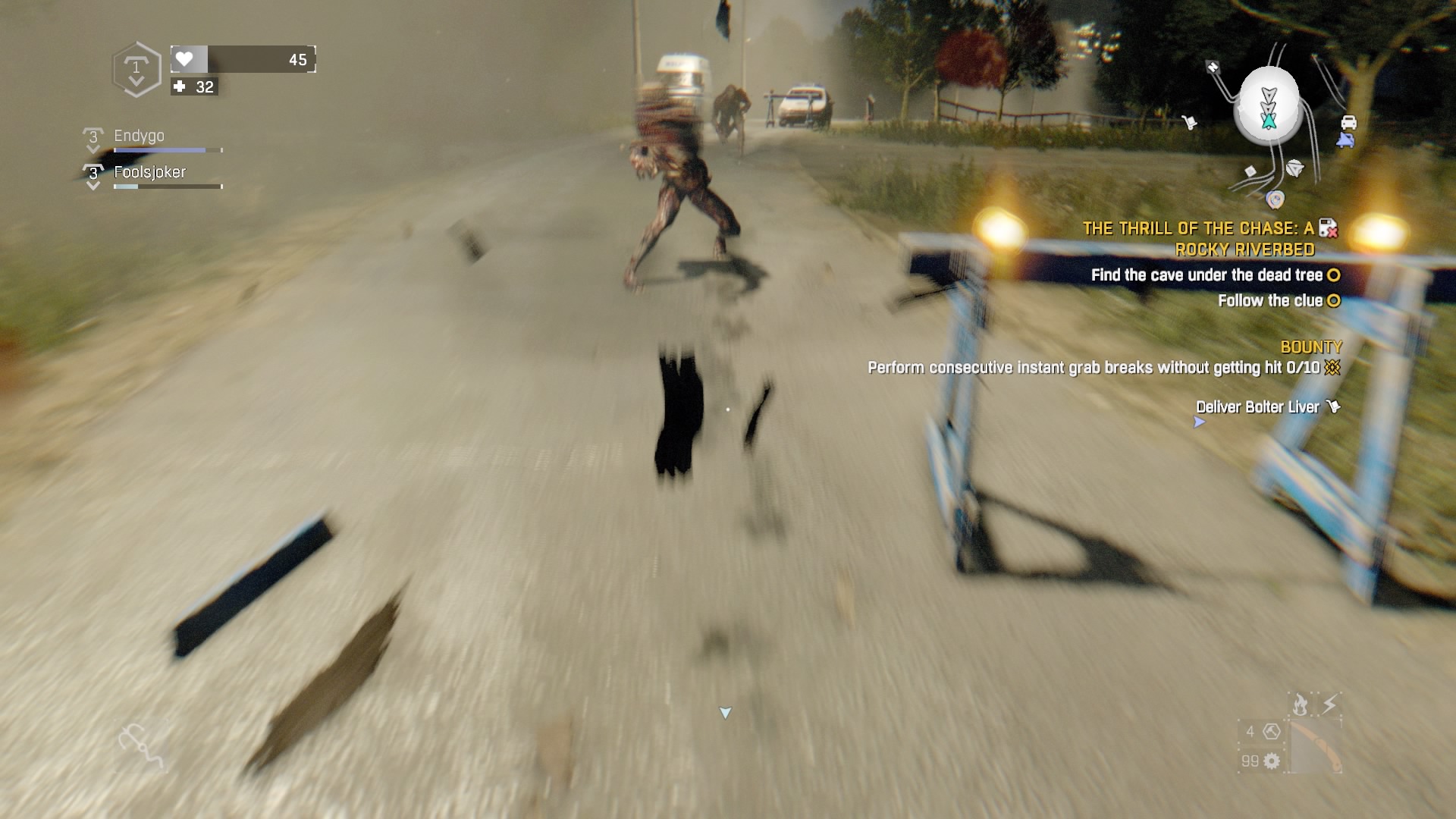Click the shopping cart trader icon on the minimap
This screenshot has width=1456, height=819.
(x=1191, y=122)
